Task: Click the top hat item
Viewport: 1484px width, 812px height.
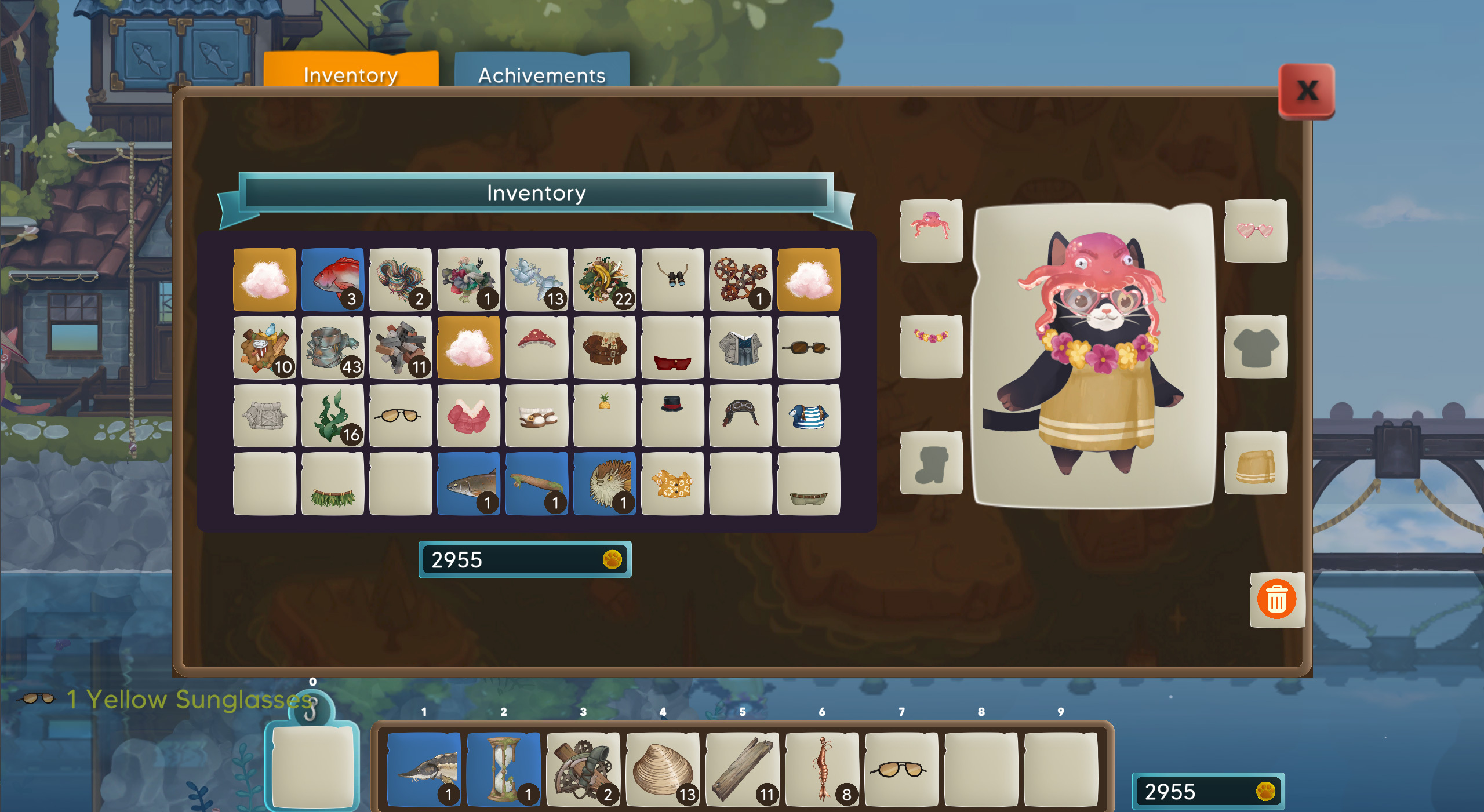Action: 672,414
